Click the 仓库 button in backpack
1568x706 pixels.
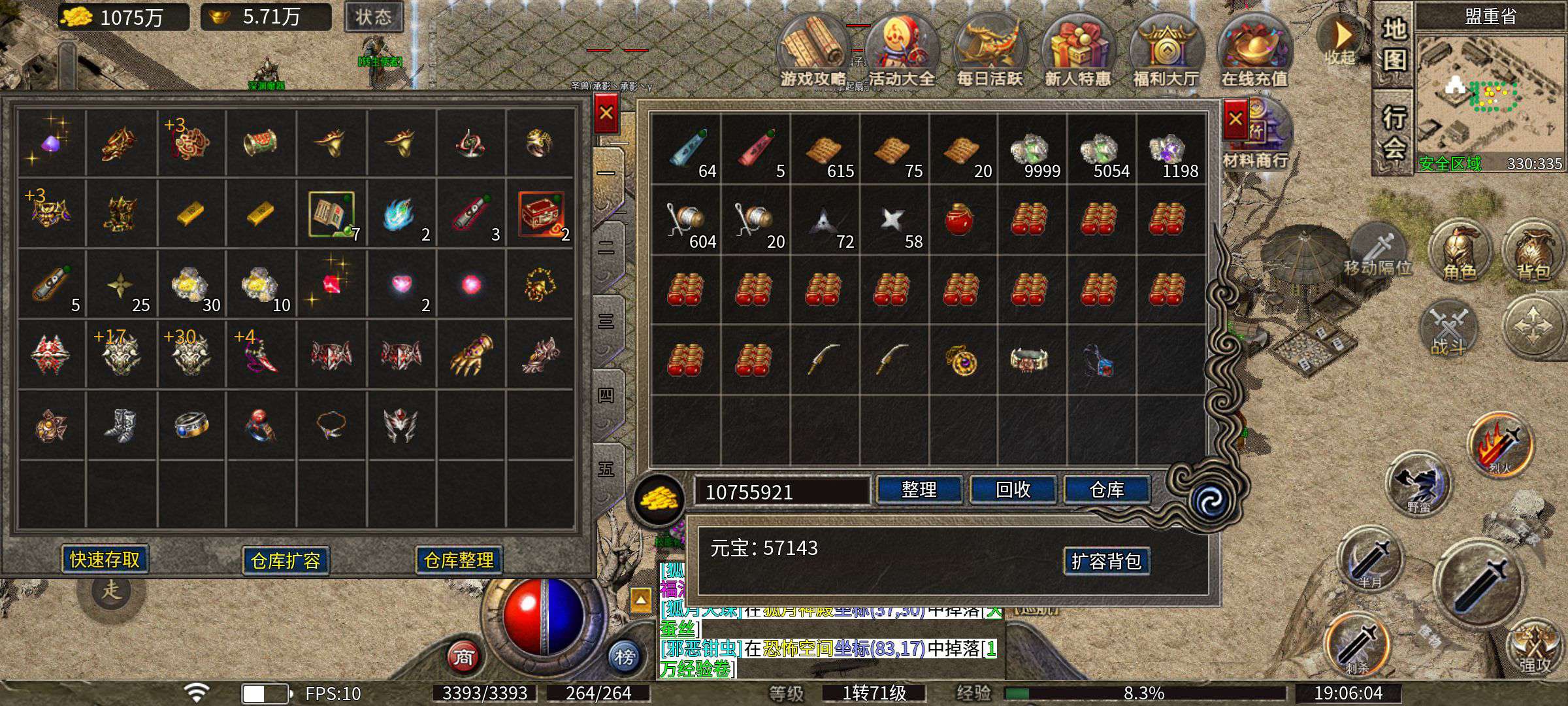[x=1107, y=490]
